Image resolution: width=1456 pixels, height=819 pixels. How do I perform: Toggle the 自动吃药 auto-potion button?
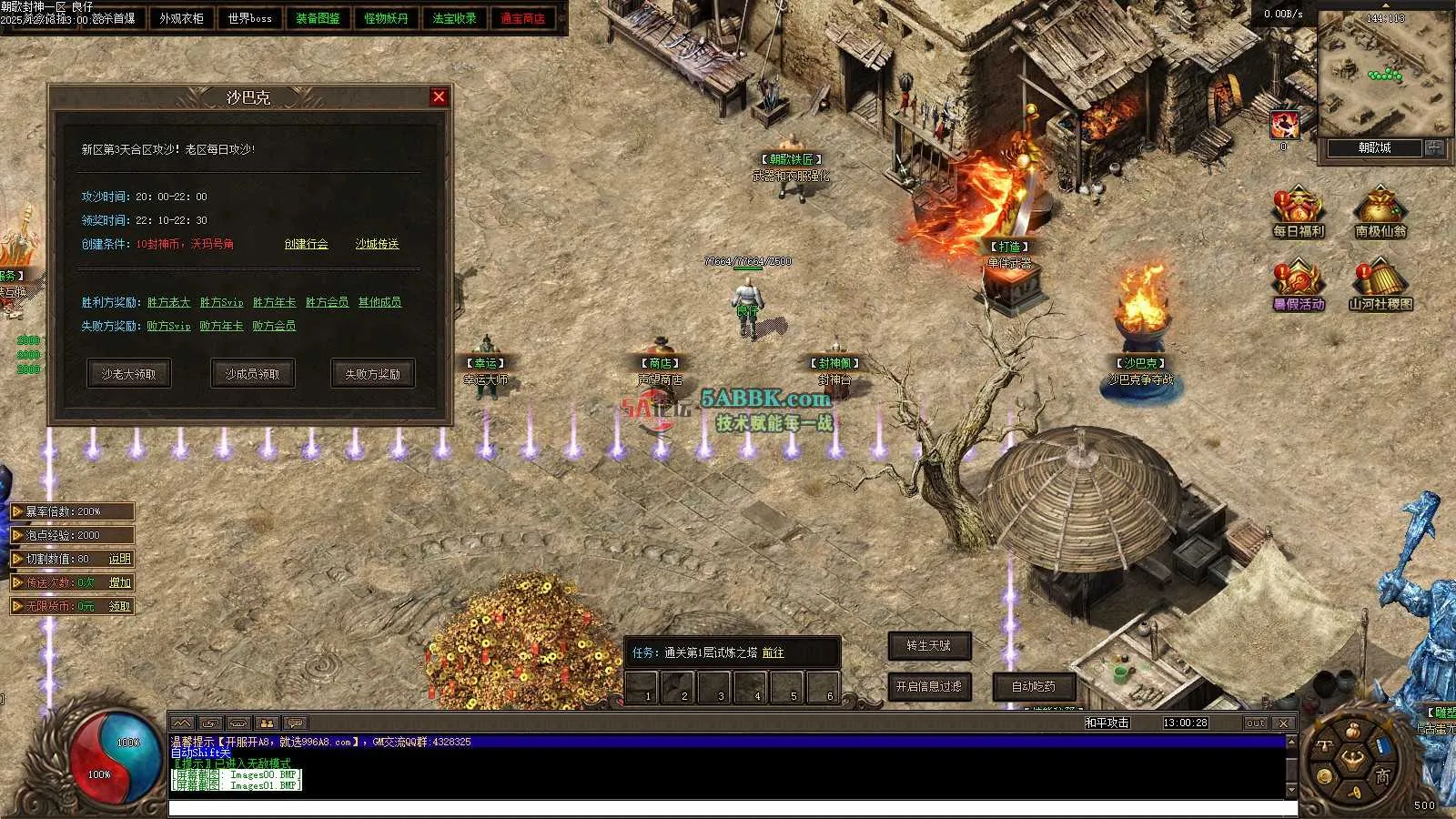tap(1033, 686)
